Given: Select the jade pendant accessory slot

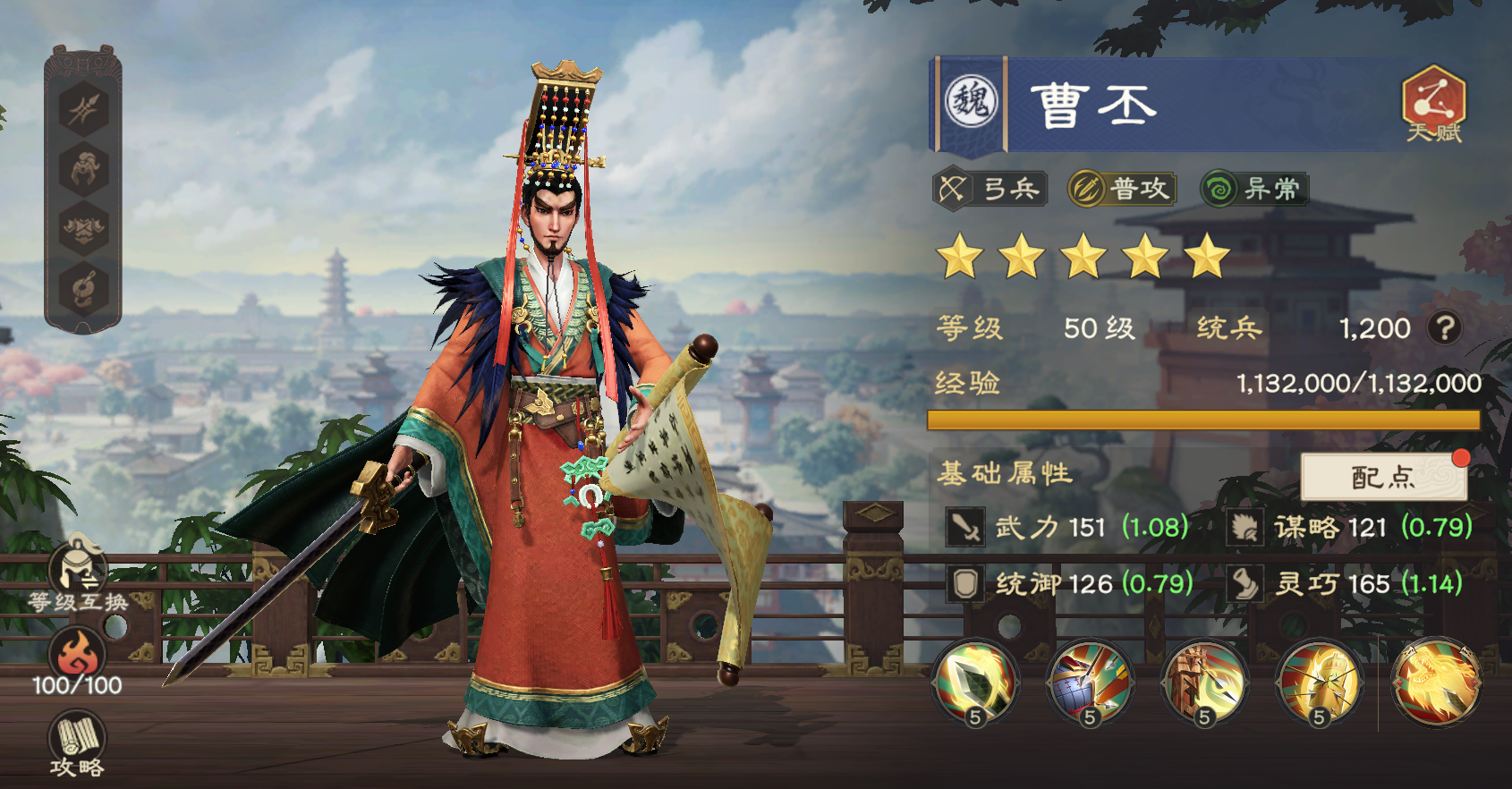Looking at the screenshot, I should click(x=83, y=288).
